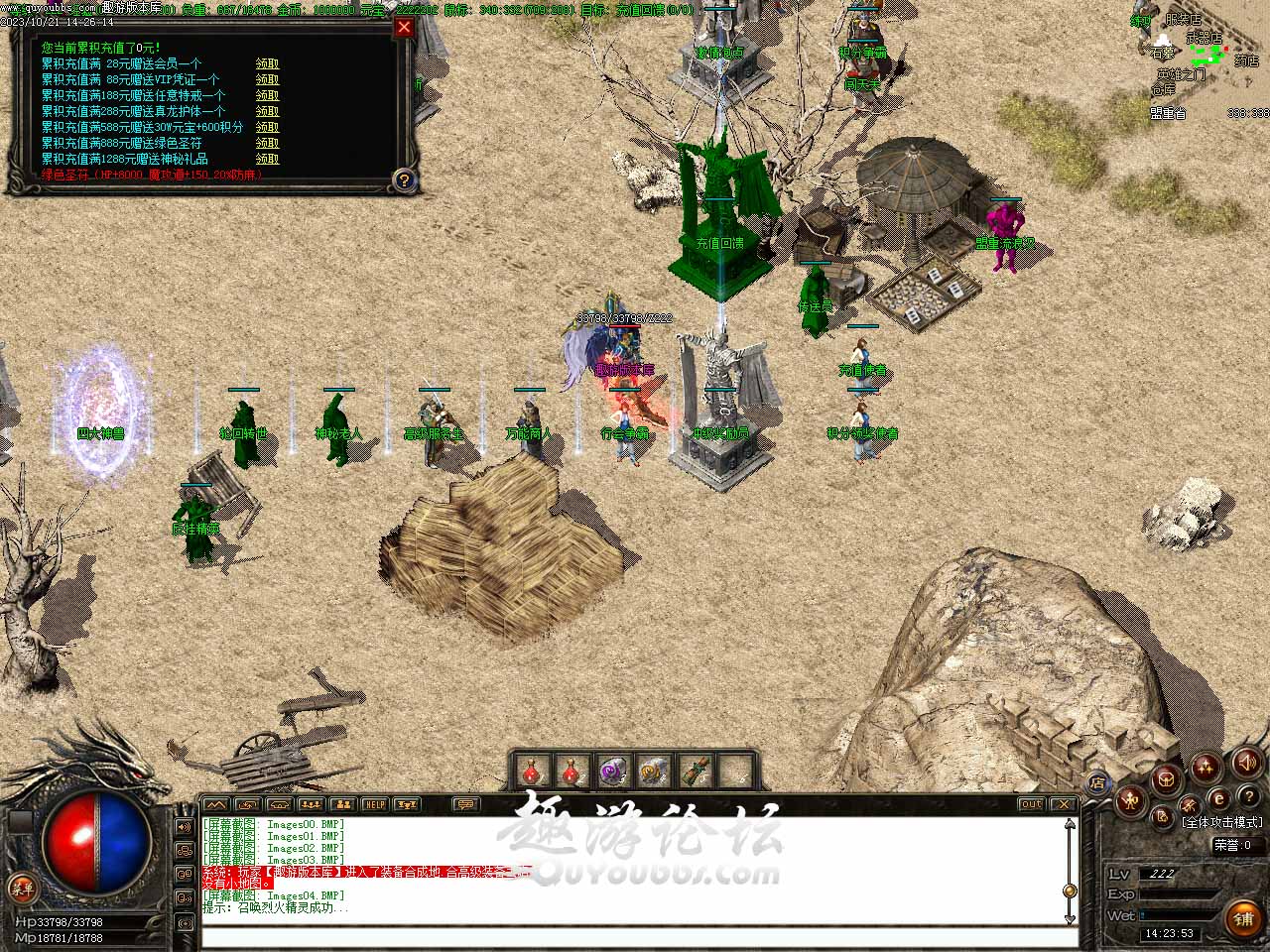
Task: Open help in the recharge dialog
Action: pos(404,179)
